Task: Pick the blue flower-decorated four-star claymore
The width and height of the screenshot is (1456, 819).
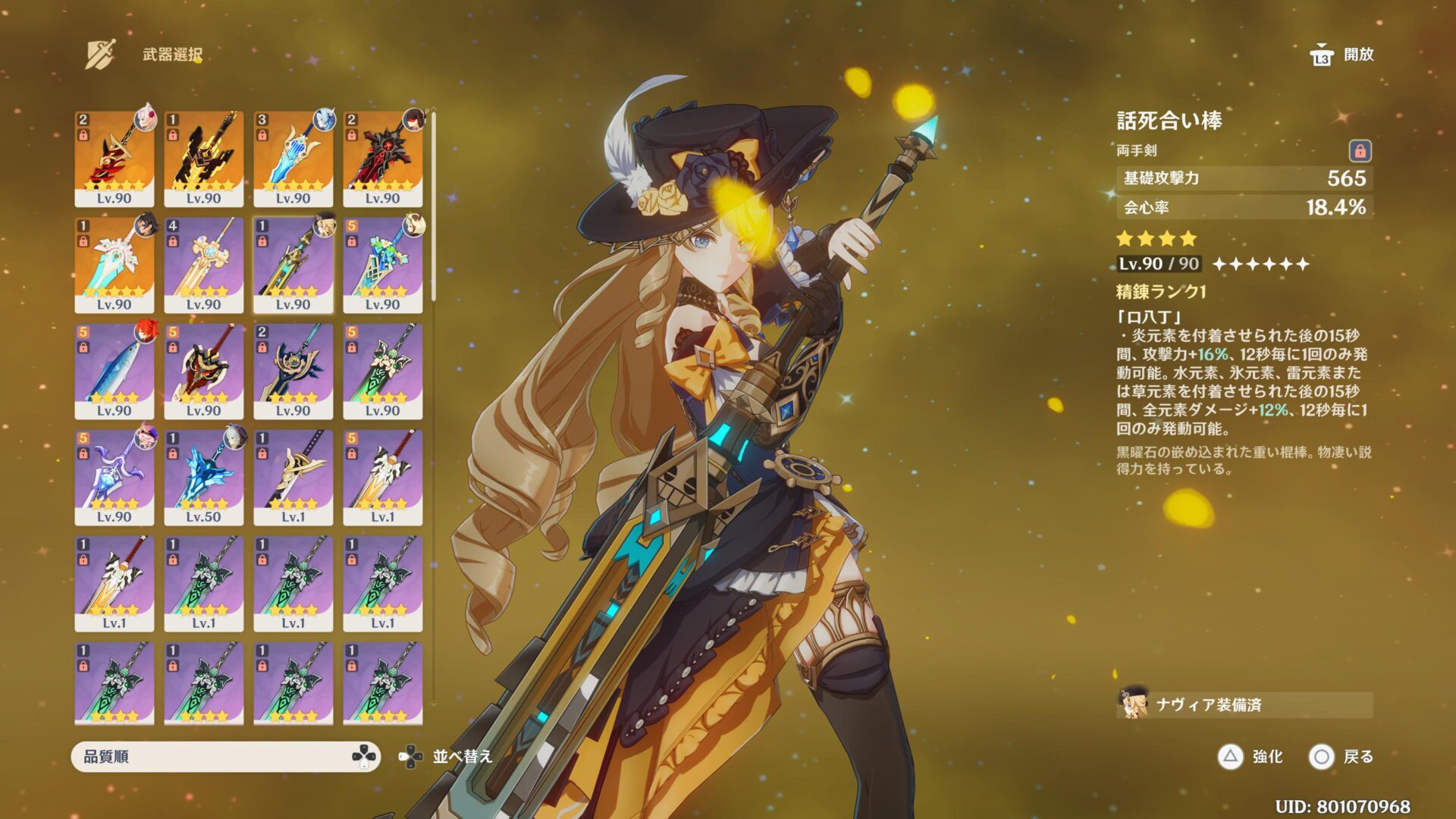Action: click(382, 265)
